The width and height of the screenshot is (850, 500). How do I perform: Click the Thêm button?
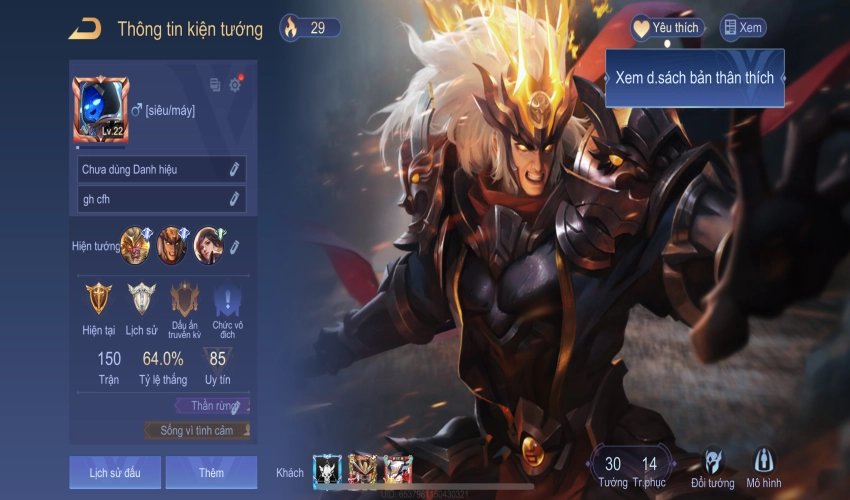tap(211, 472)
